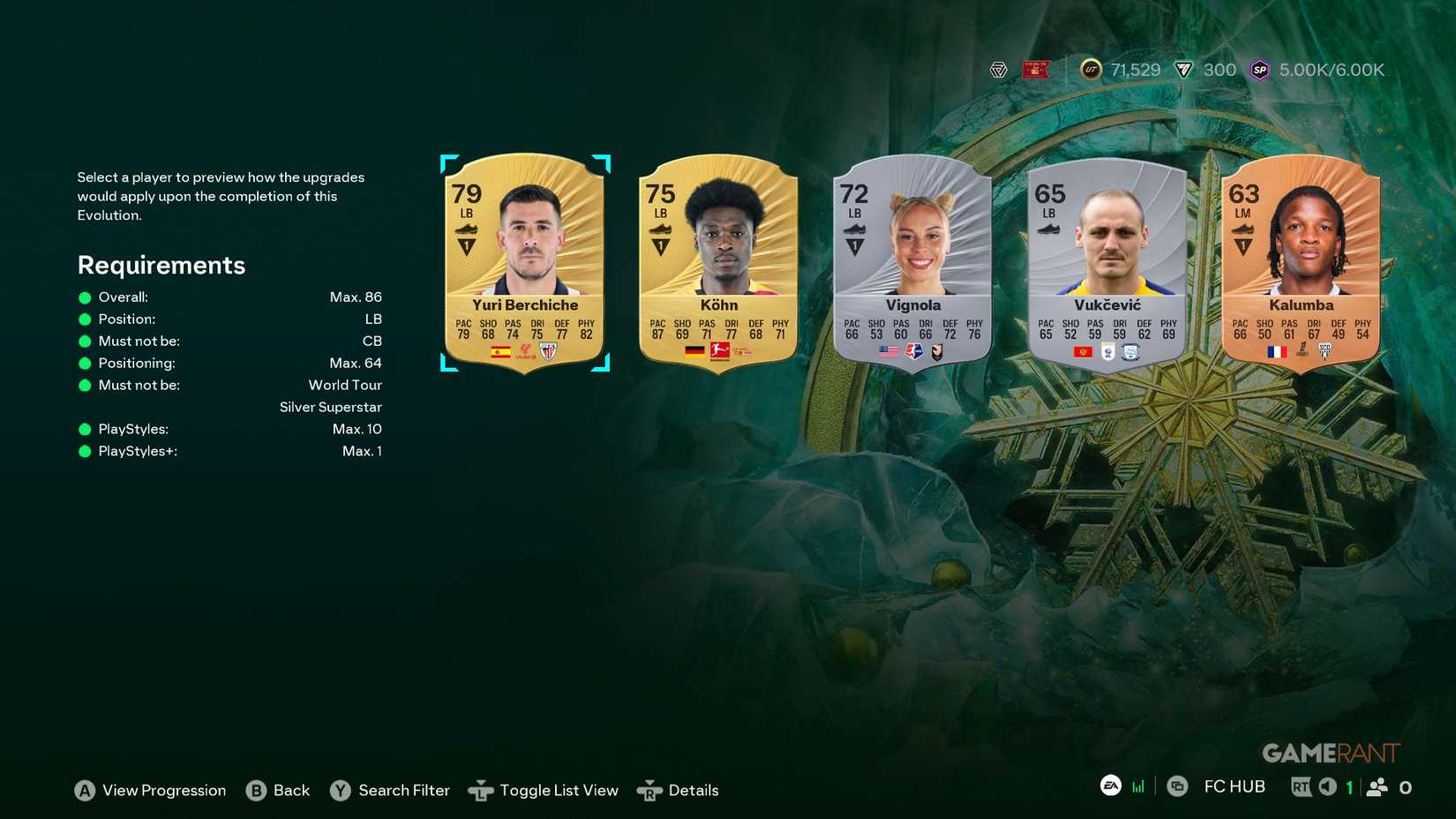Select the Yuri Berchiche gold card
This screenshot has width=1456, height=819.
[x=526, y=263]
